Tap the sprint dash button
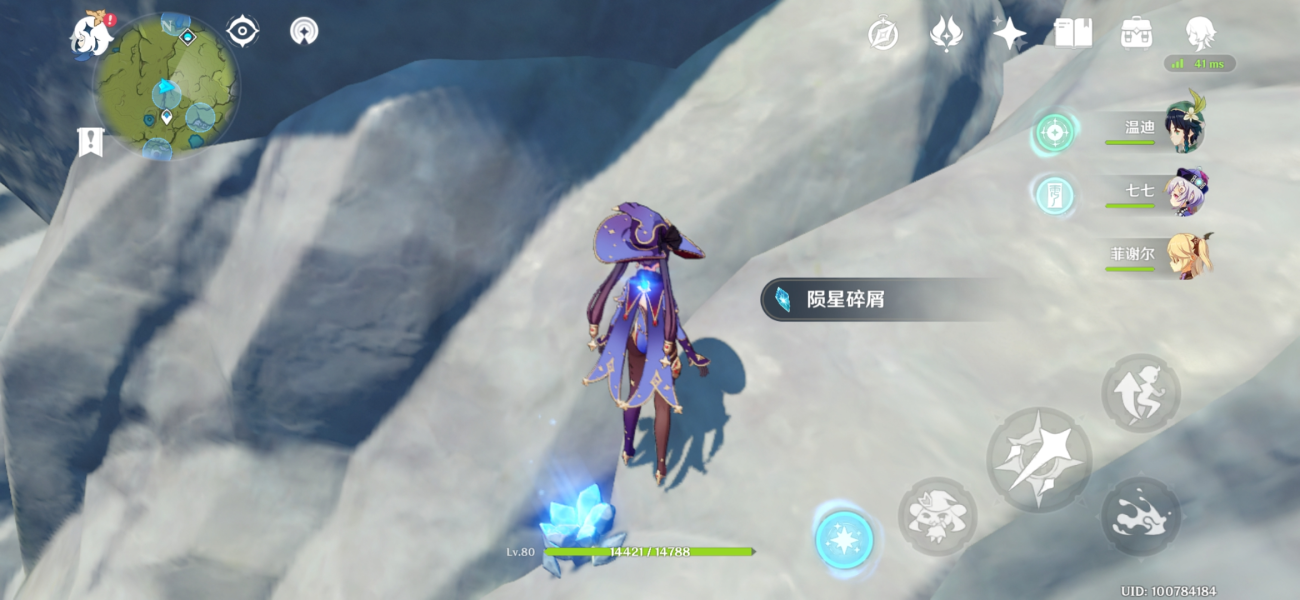The image size is (1300, 600). point(1141,517)
